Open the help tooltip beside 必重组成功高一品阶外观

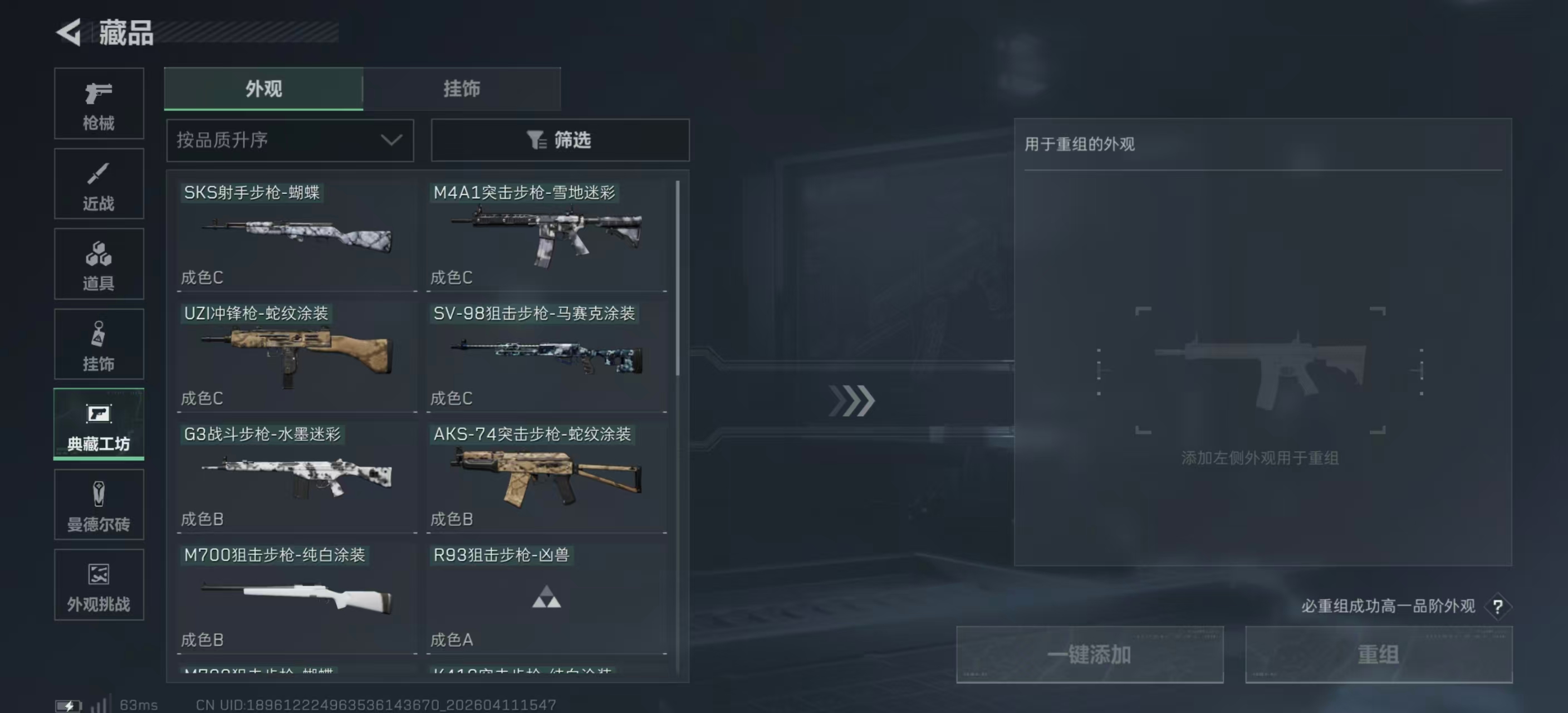pos(1497,607)
